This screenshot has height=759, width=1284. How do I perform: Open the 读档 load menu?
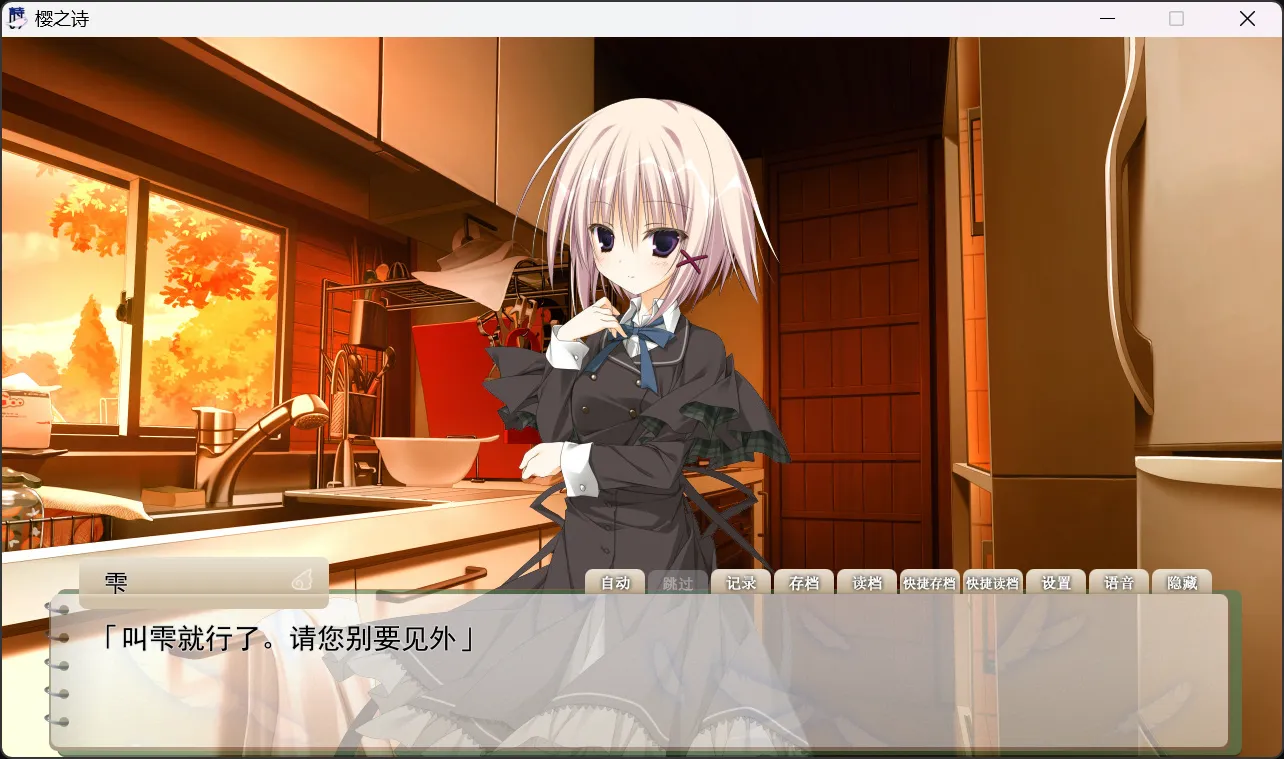(867, 583)
